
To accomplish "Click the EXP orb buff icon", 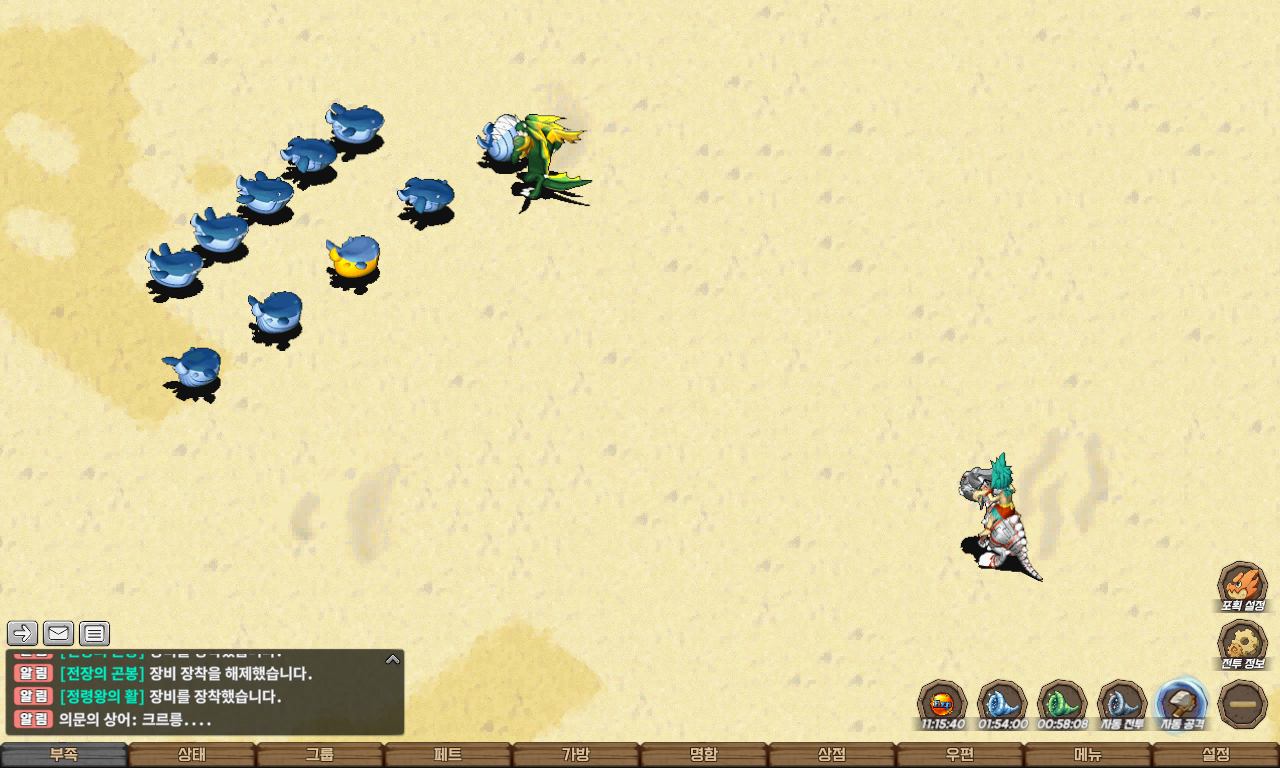I will (x=942, y=702).
